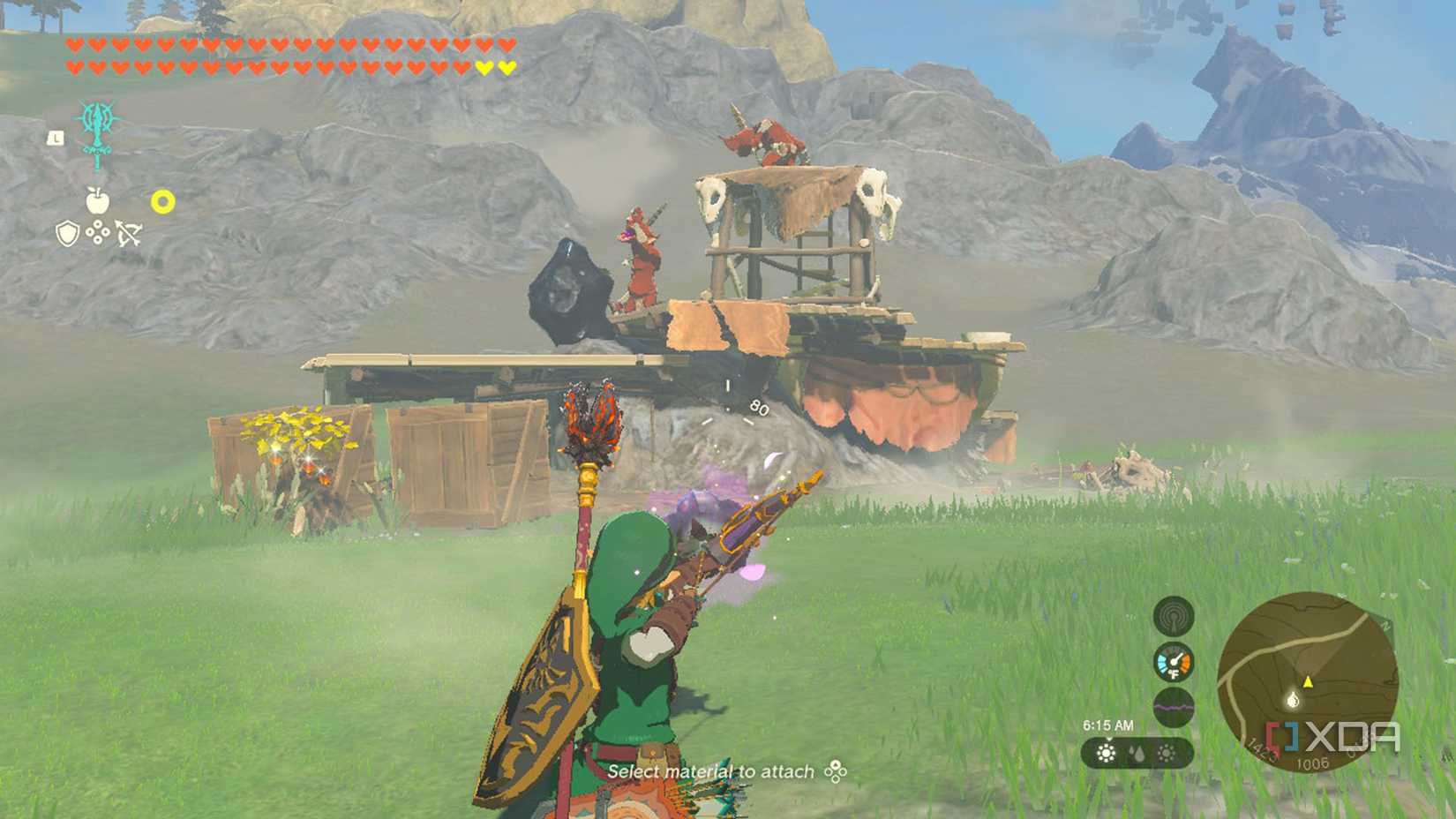This screenshot has width=1456, height=819.
Task: Toggle the L button ability prompt
Action: click(56, 138)
